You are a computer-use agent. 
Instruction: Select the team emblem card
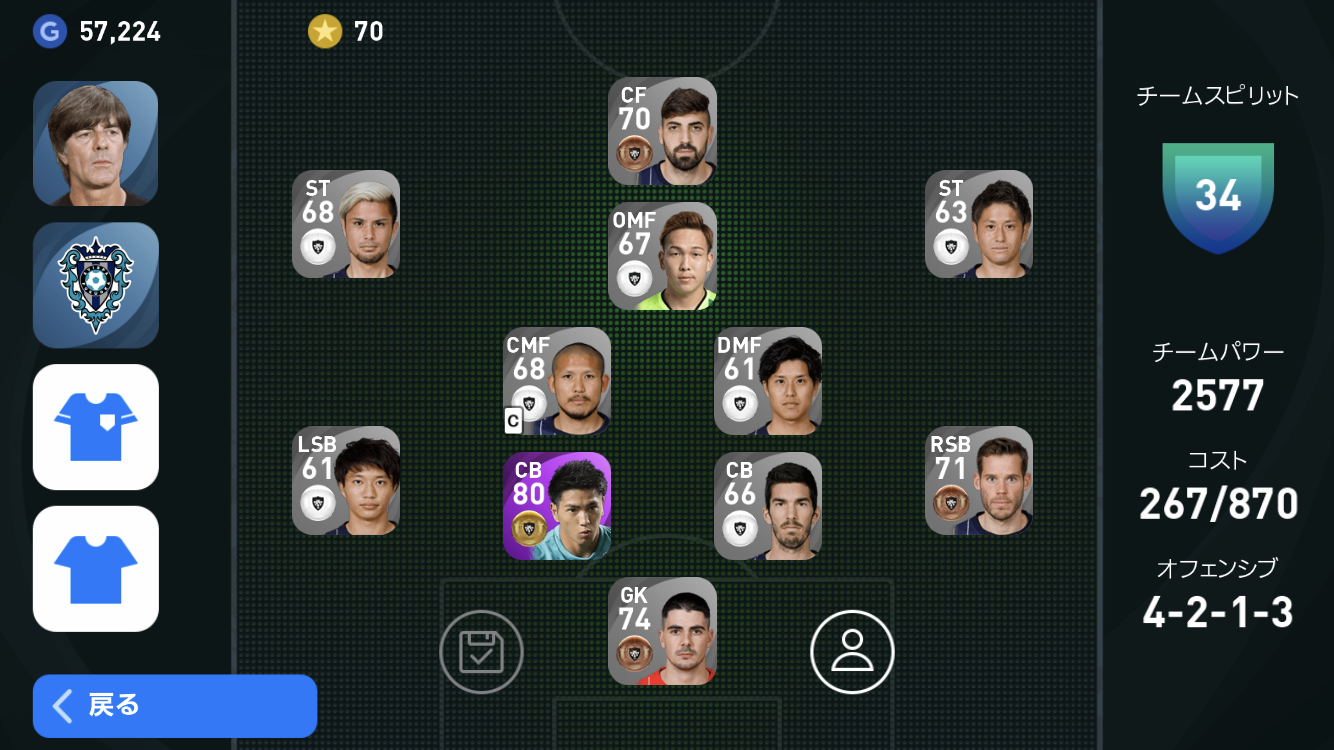click(x=96, y=285)
